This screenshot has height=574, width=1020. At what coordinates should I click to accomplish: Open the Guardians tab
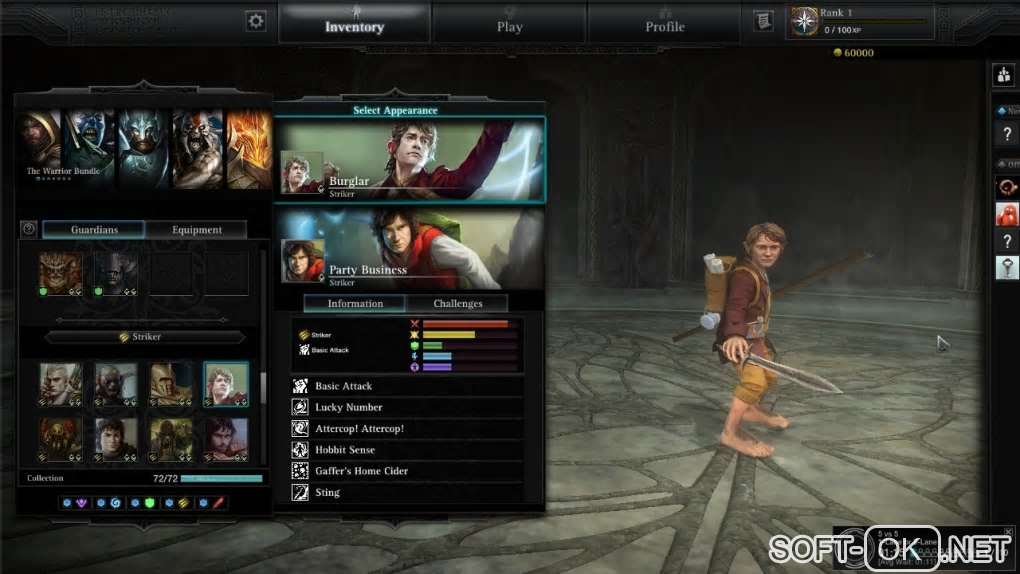pos(94,229)
